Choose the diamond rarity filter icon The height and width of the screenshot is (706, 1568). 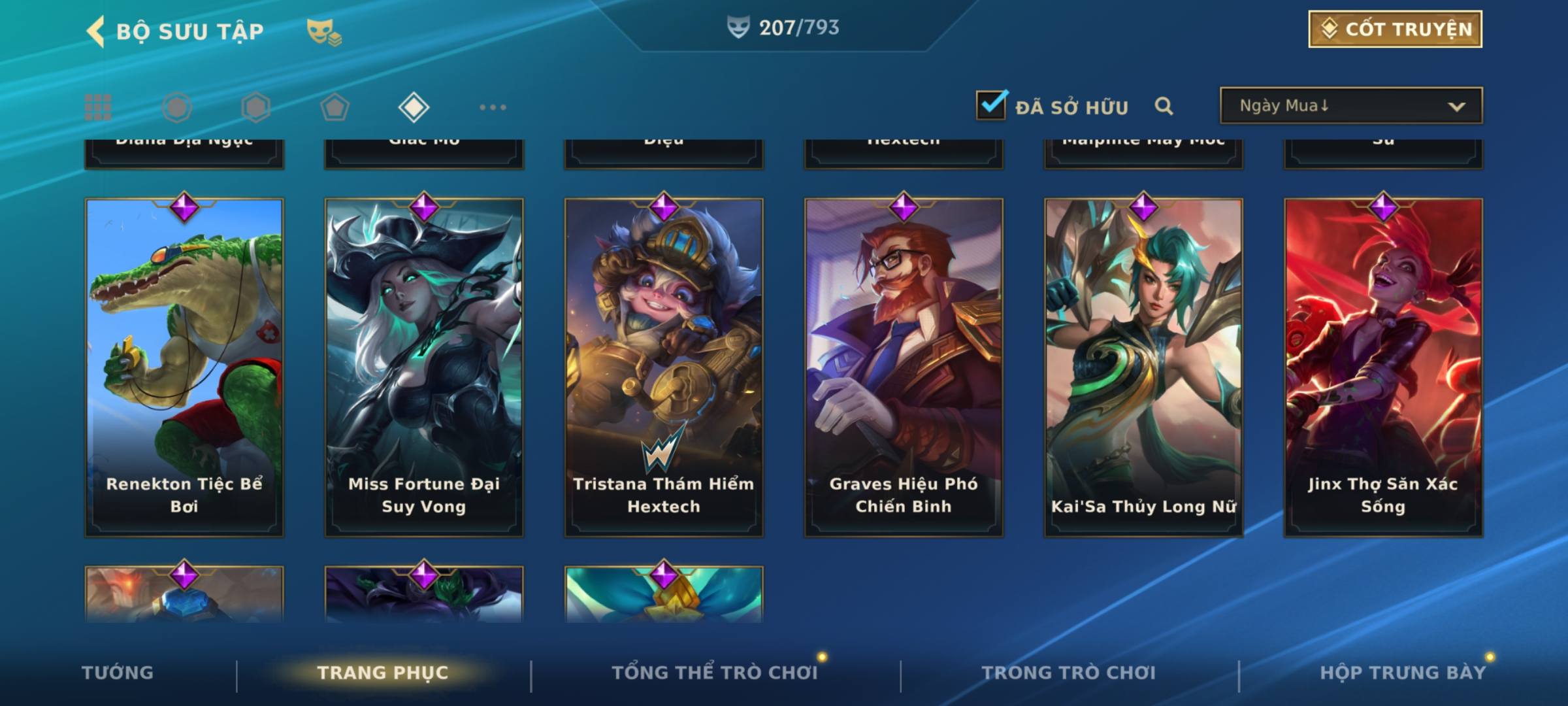coord(414,107)
